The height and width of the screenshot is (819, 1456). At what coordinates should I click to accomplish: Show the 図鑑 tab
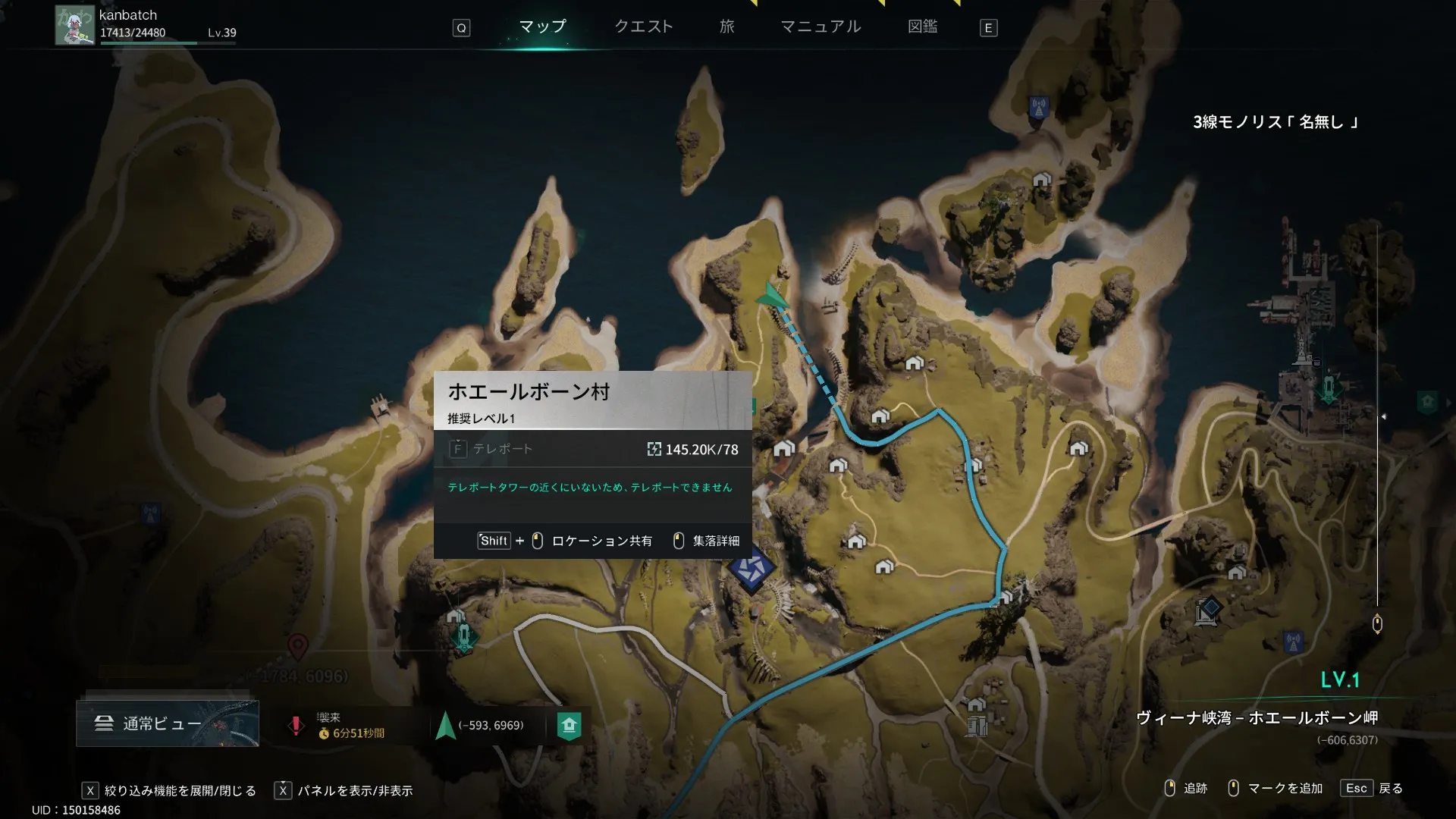click(922, 27)
